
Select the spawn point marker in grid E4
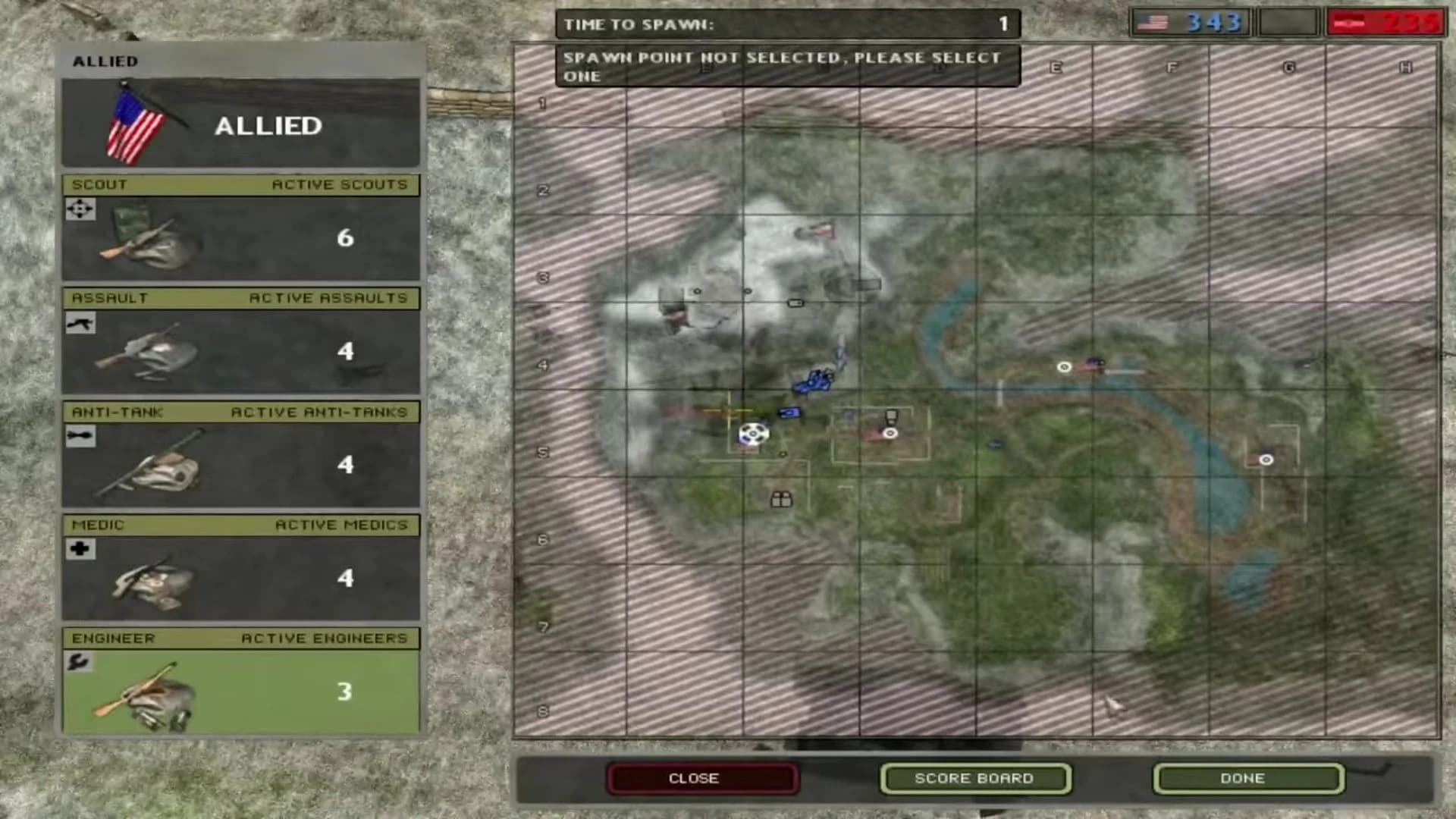pos(1064,367)
